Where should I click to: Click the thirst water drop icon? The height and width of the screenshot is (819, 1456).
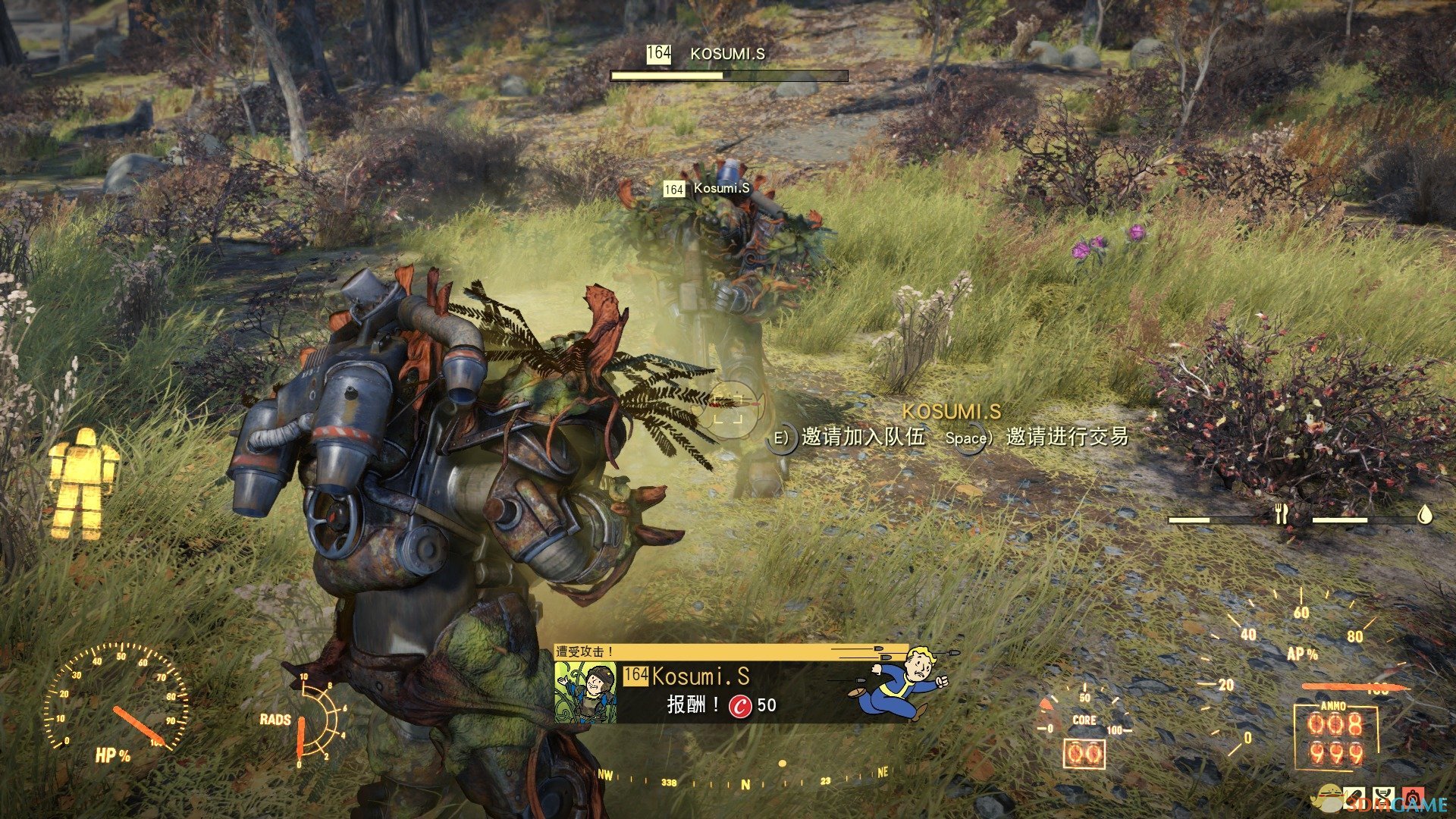(x=1426, y=515)
